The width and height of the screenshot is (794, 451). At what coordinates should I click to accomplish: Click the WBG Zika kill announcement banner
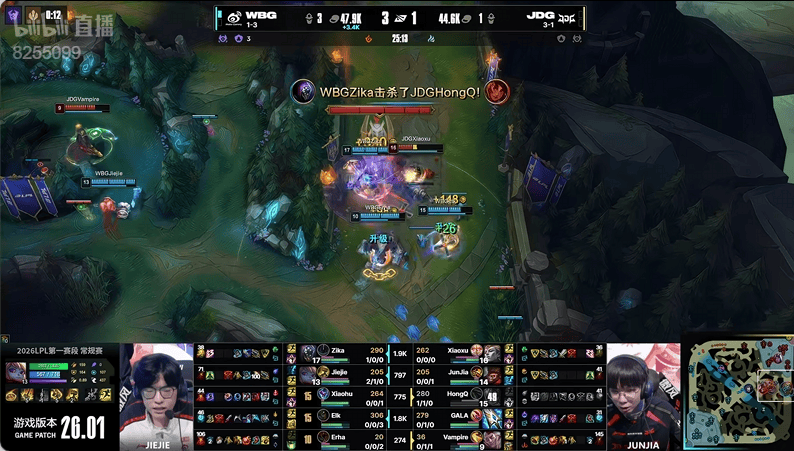[x=400, y=92]
